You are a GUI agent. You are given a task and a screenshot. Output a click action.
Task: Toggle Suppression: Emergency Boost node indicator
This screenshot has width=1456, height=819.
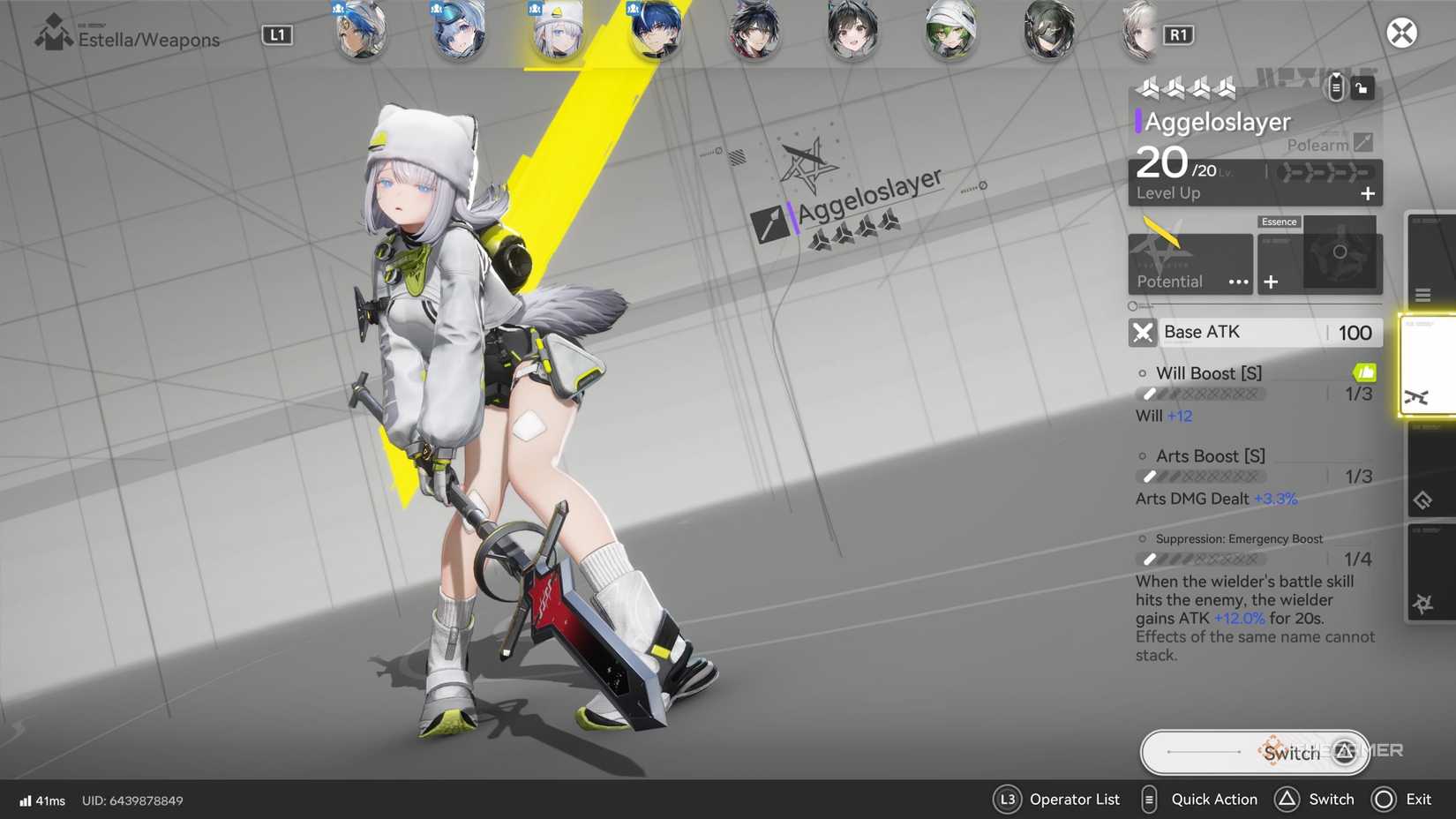(1141, 538)
